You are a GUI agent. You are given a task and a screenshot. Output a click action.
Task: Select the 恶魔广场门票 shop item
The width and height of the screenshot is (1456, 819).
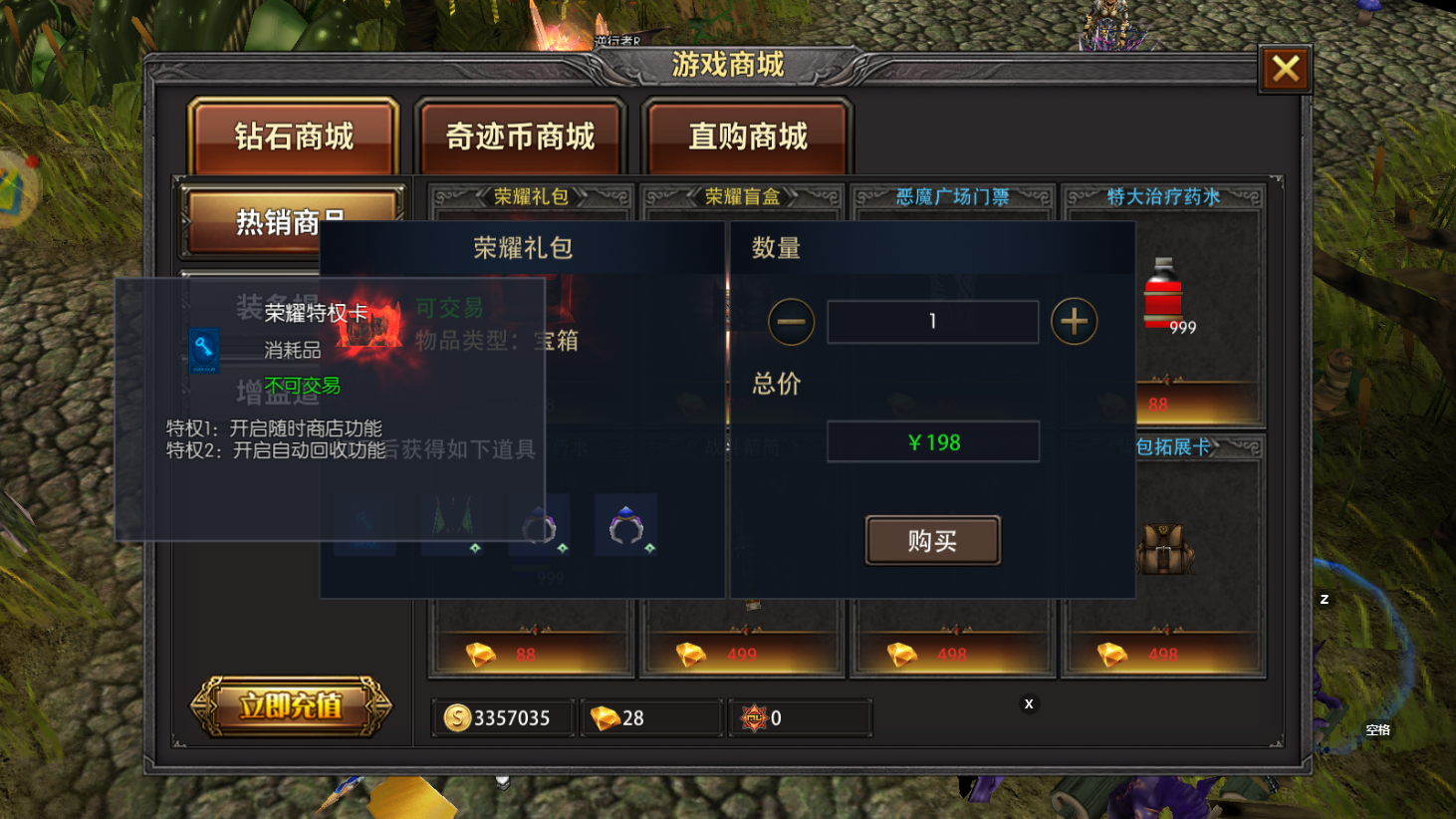point(952,197)
